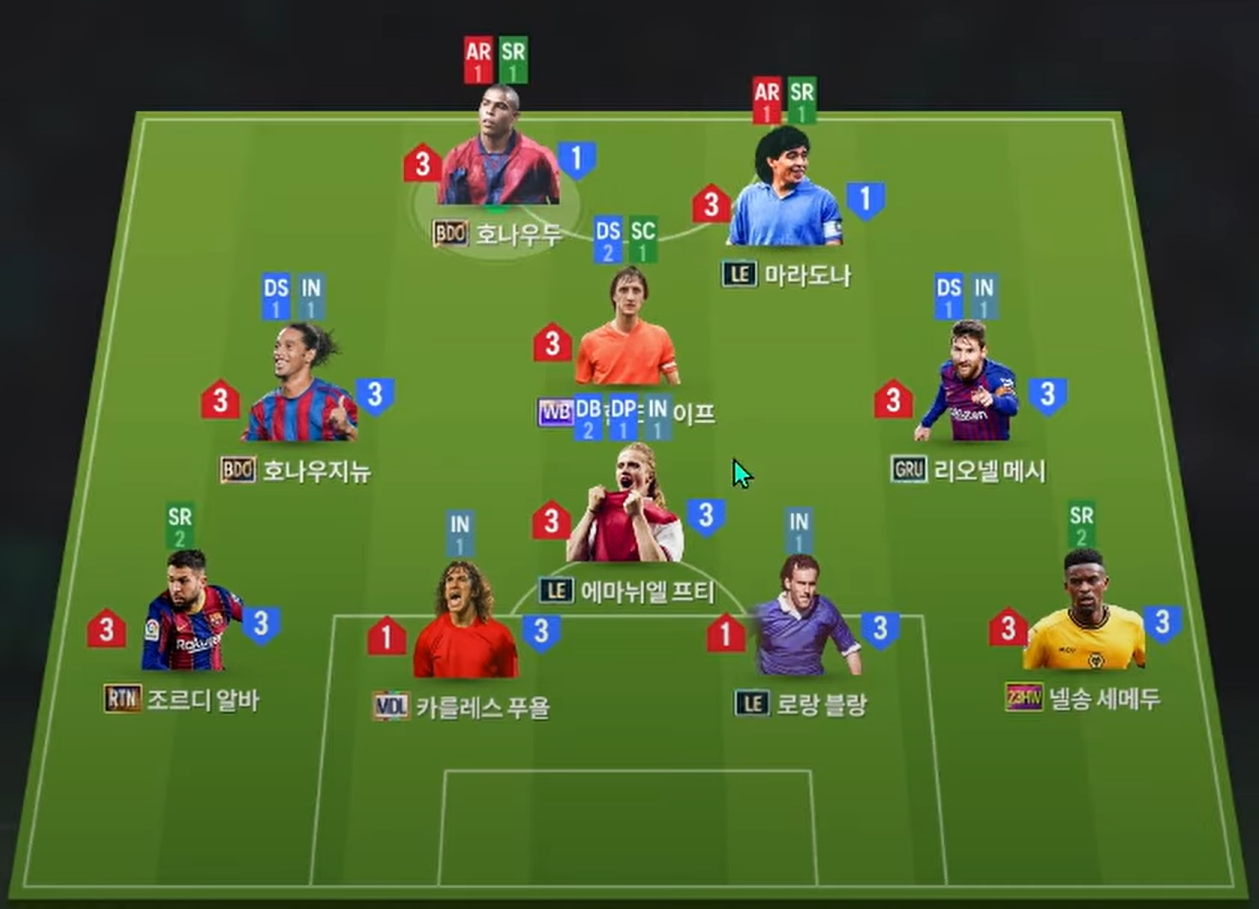1259x909 pixels.
Task: Select 리오넬 메시 on the right wing
Action: point(967,385)
